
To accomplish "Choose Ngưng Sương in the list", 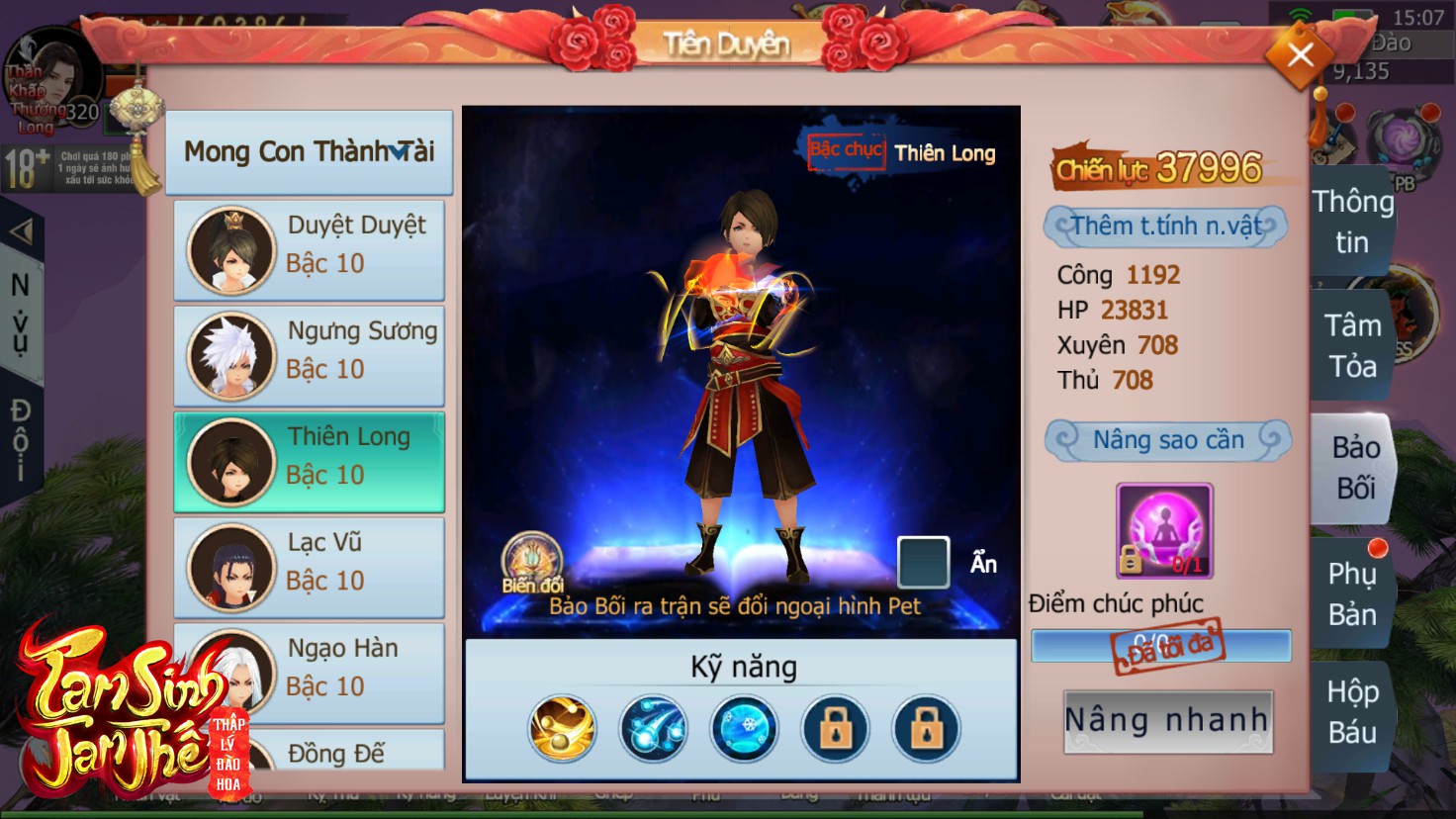I will pos(309,355).
